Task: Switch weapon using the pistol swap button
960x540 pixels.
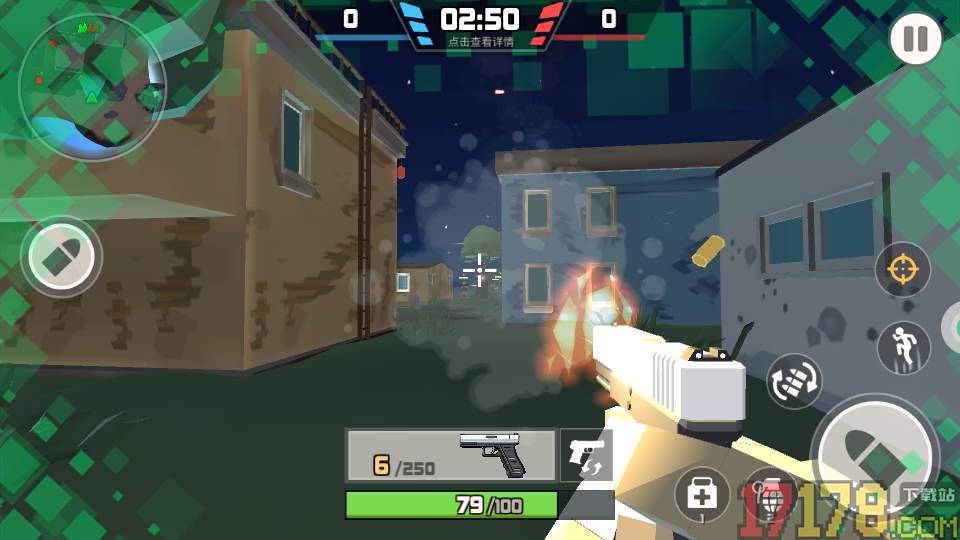Action: click(586, 456)
